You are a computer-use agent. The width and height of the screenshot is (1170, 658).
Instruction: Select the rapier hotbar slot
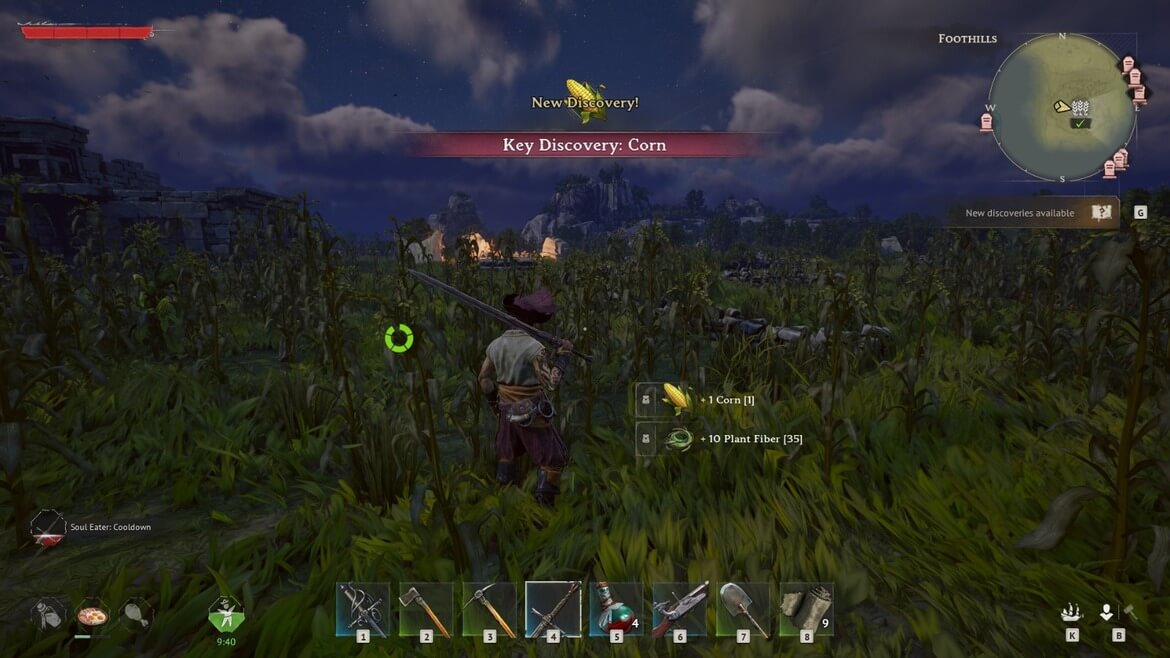[362, 608]
